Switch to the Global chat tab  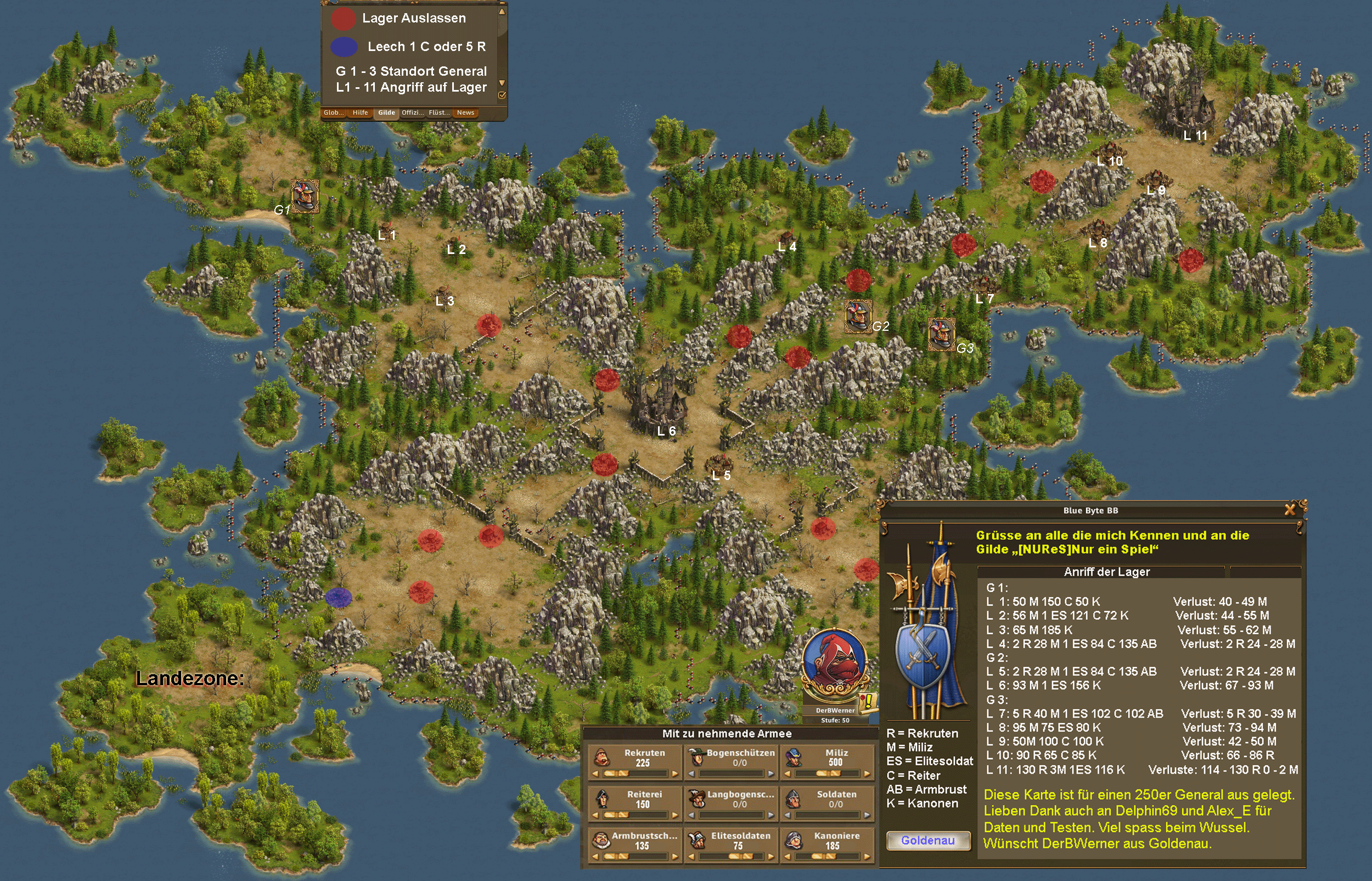[x=333, y=112]
